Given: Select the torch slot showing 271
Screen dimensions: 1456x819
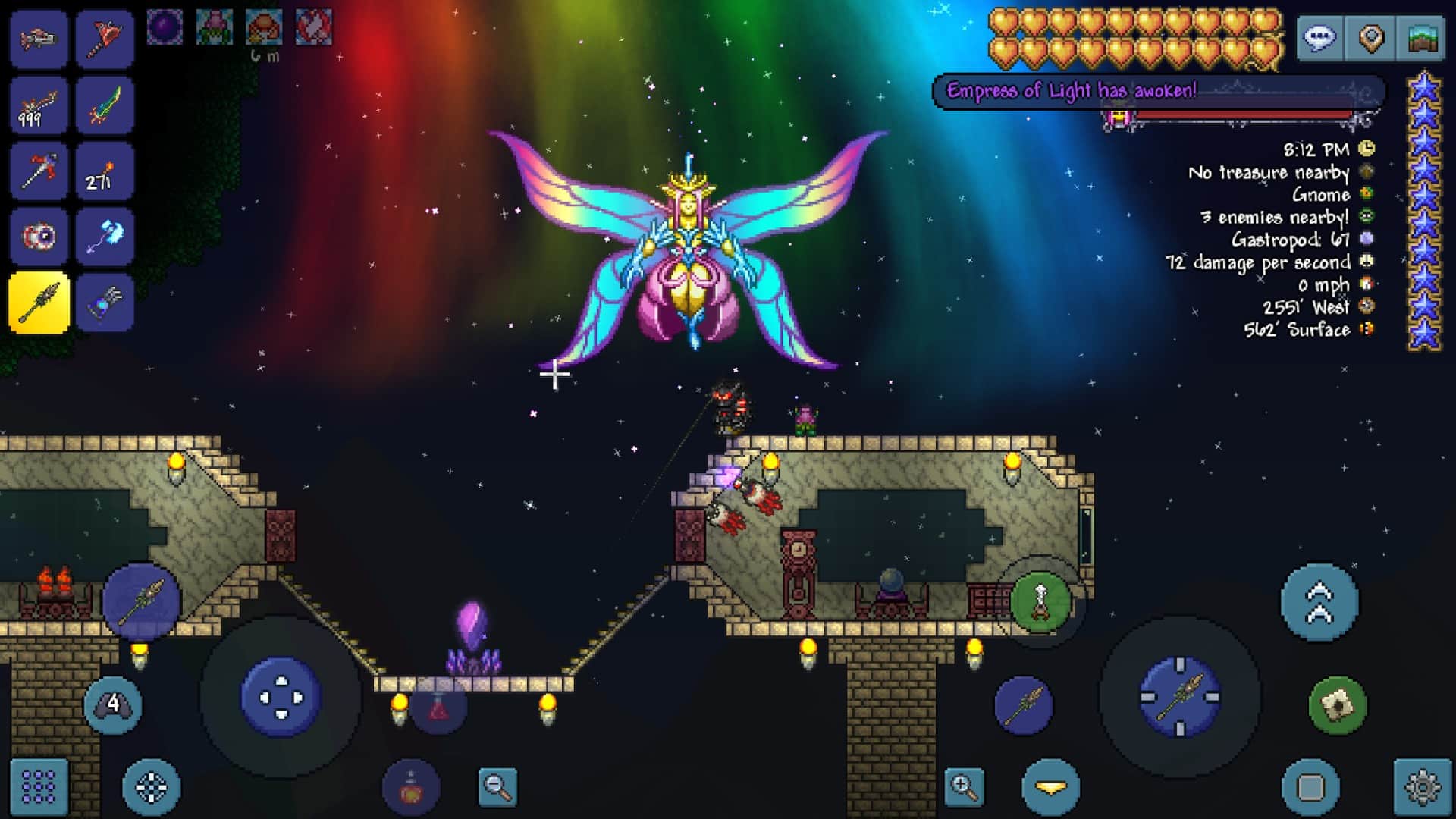Looking at the screenshot, I should 106,171.
